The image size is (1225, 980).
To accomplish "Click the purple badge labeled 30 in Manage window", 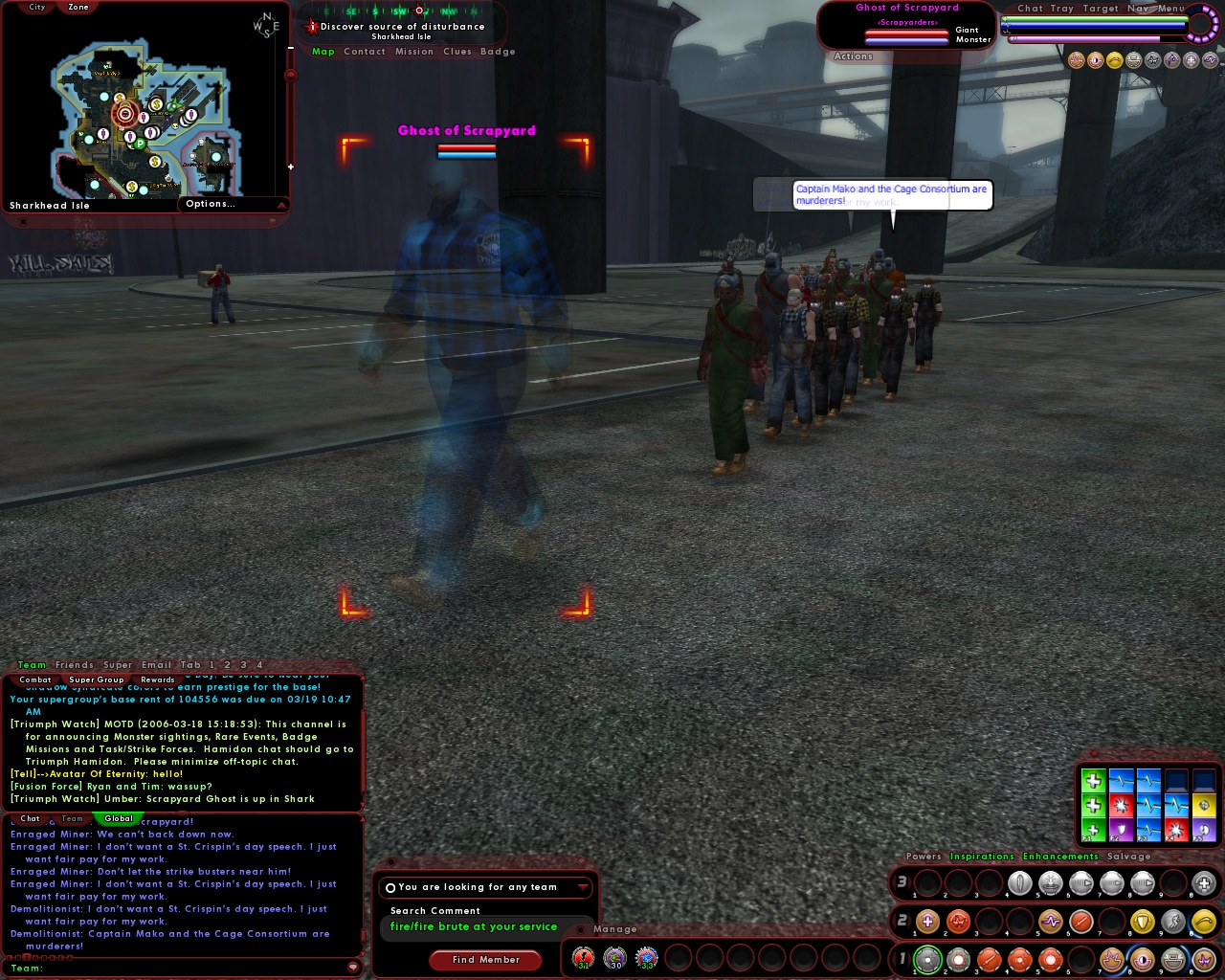I will 614,956.
